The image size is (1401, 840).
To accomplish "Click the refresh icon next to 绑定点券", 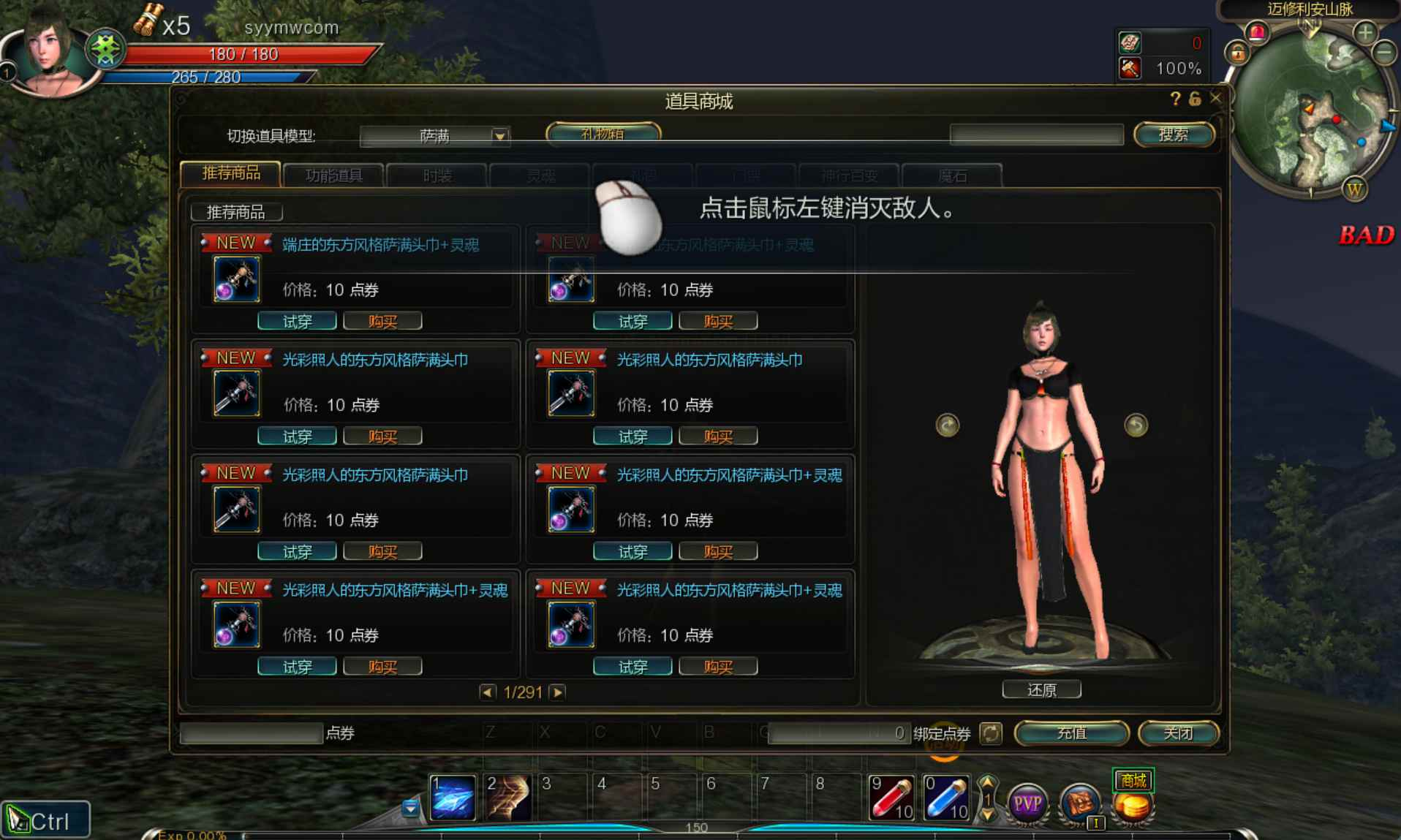I will point(991,733).
